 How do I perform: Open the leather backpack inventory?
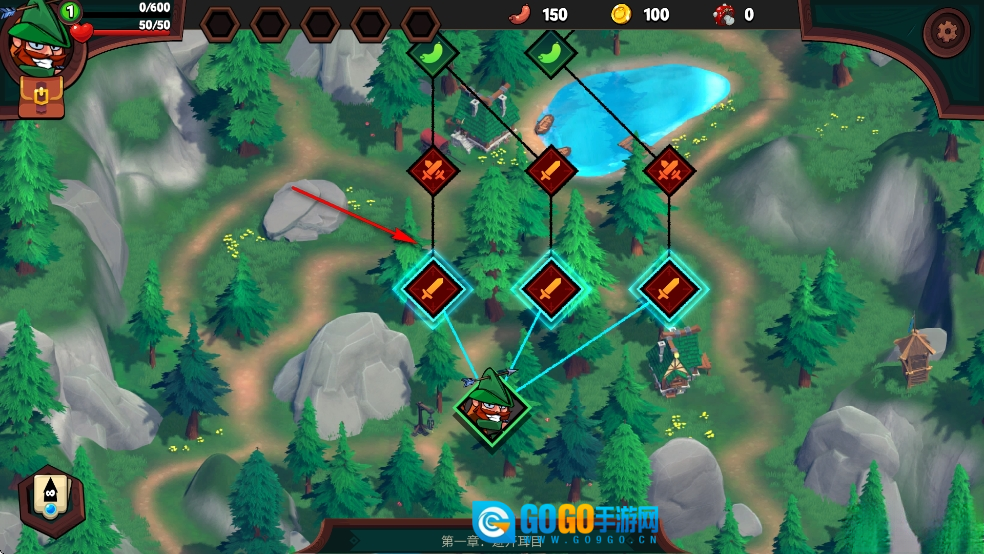point(42,96)
